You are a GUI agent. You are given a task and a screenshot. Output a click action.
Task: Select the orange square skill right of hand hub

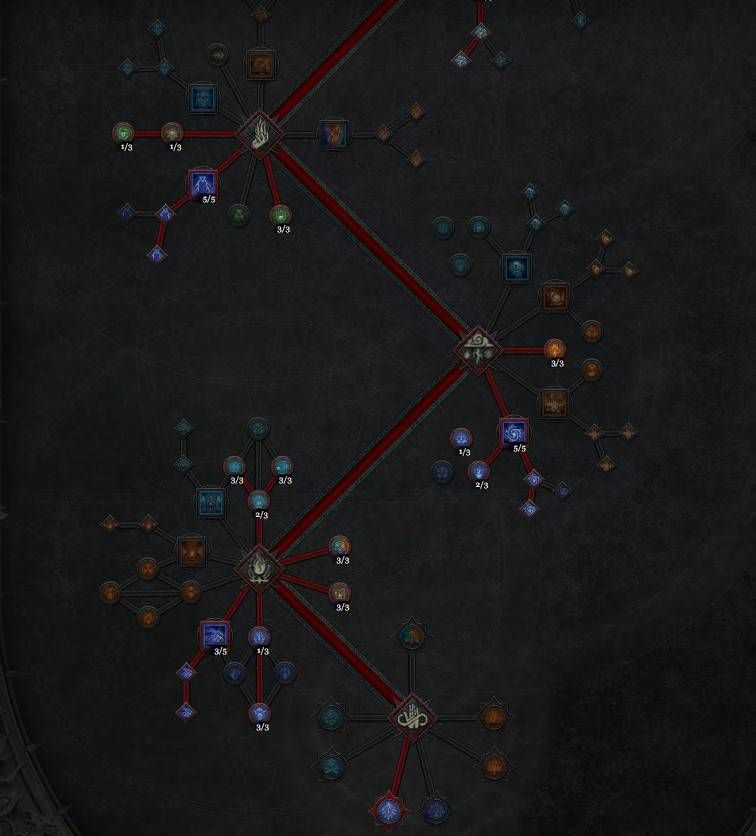pos(333,133)
